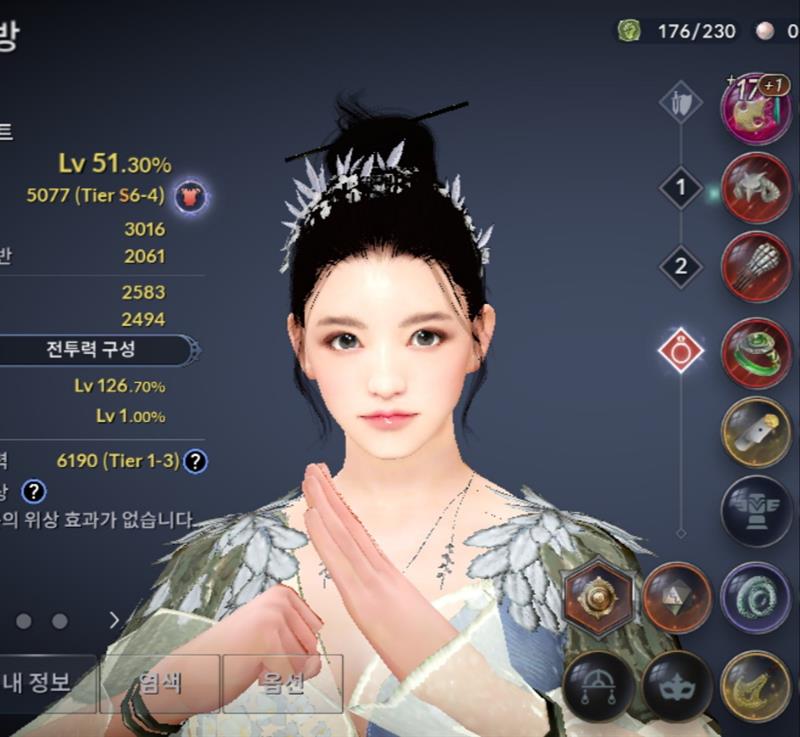Screen dimensions: 800x737
Task: Select the coiled serpent accessory slot
Action: point(755,596)
